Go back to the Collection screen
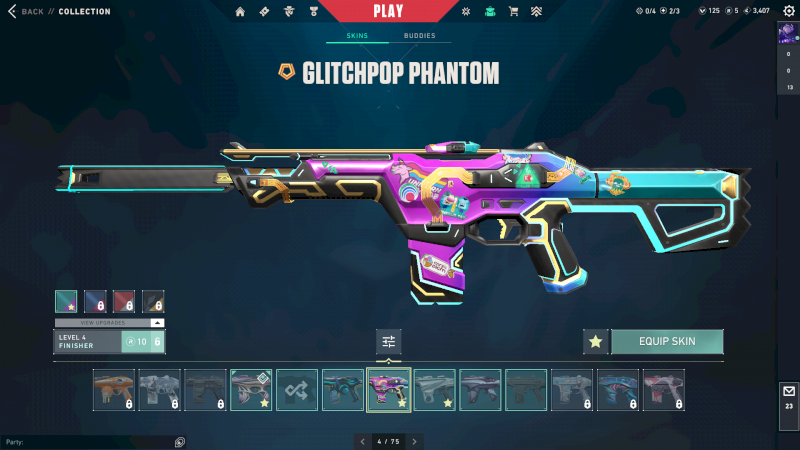The image size is (800, 450). click(x=28, y=12)
